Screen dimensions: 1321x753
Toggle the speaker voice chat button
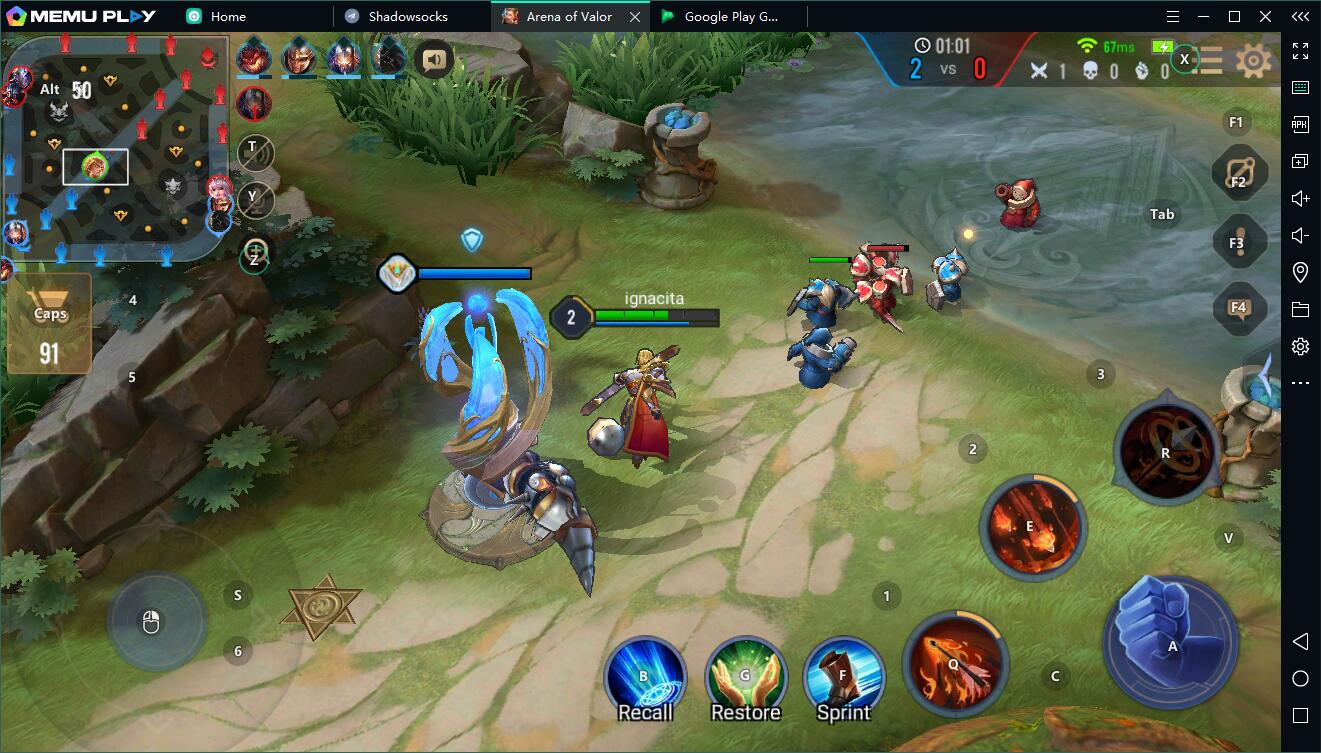(433, 60)
